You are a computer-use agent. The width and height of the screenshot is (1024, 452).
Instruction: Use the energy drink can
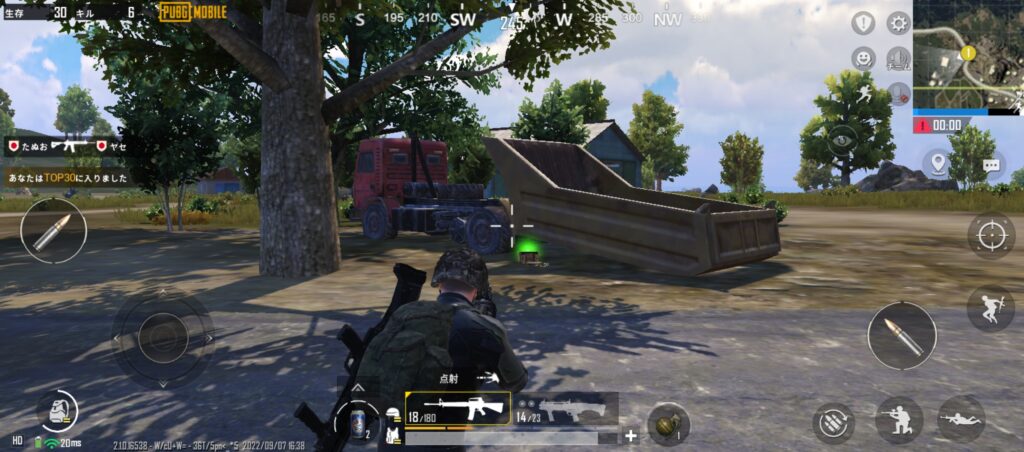[357, 421]
